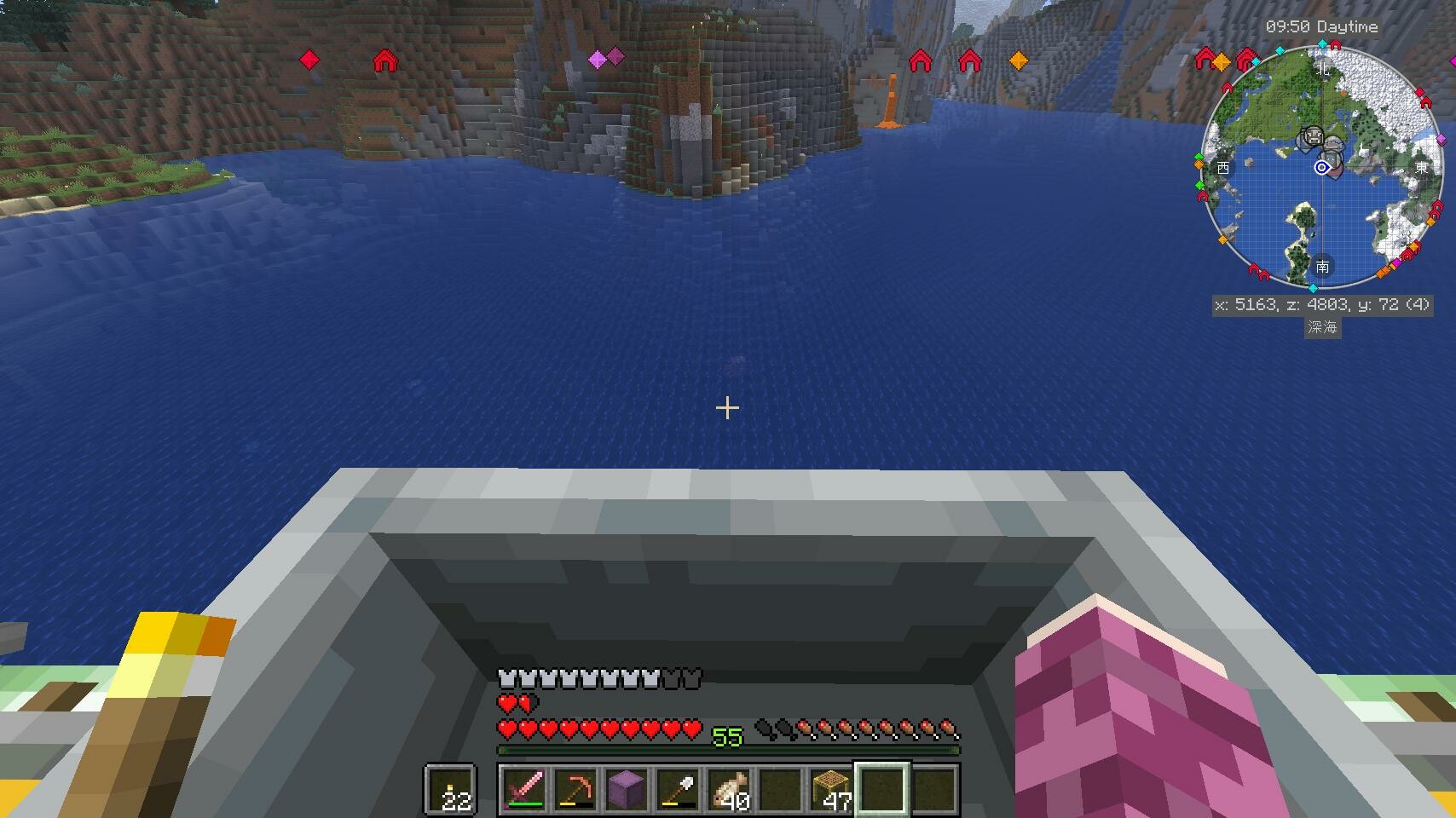Choose the pickaxe in the hotbar

(575, 788)
